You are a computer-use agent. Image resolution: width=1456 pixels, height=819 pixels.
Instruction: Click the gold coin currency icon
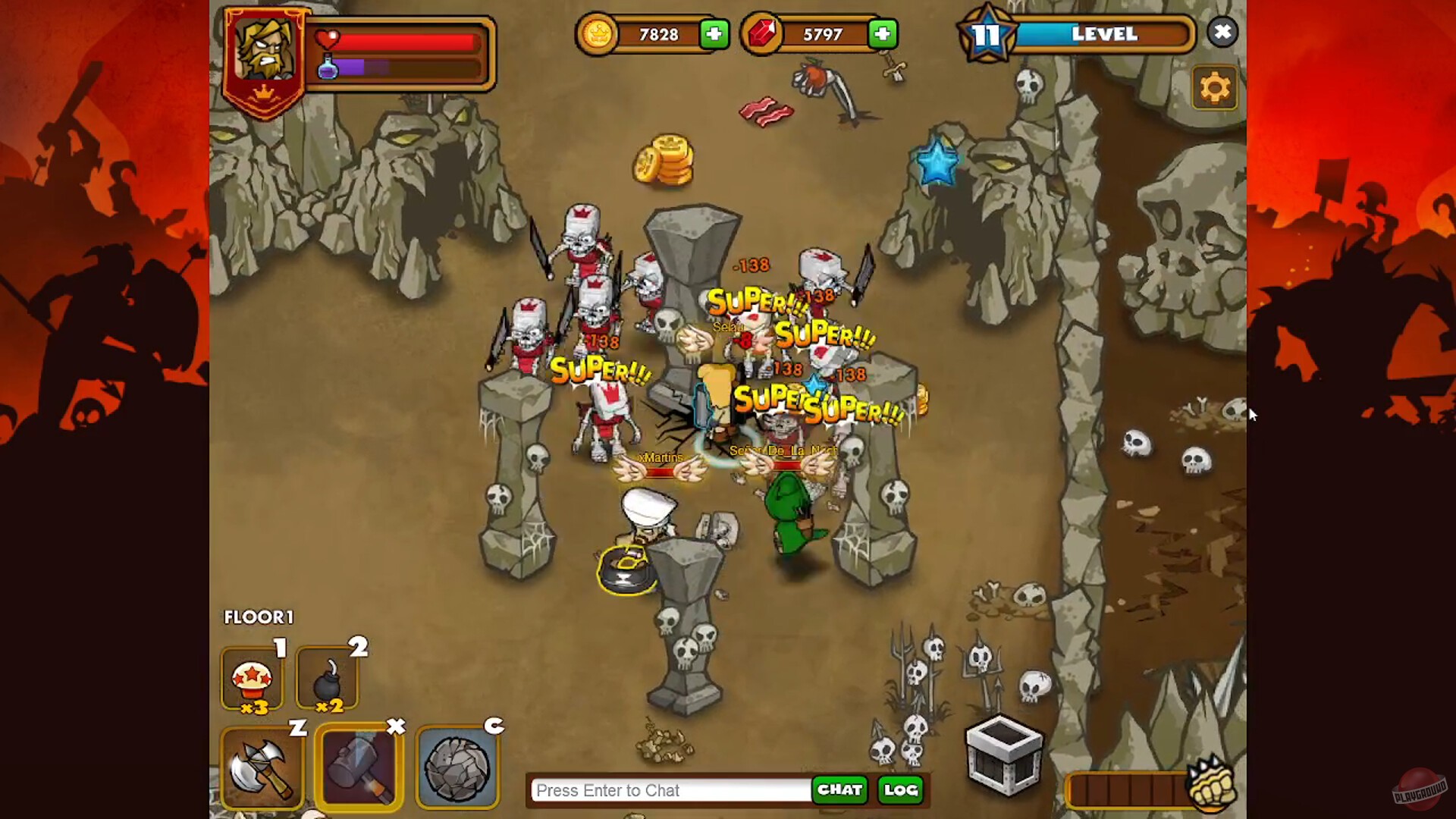coord(598,34)
